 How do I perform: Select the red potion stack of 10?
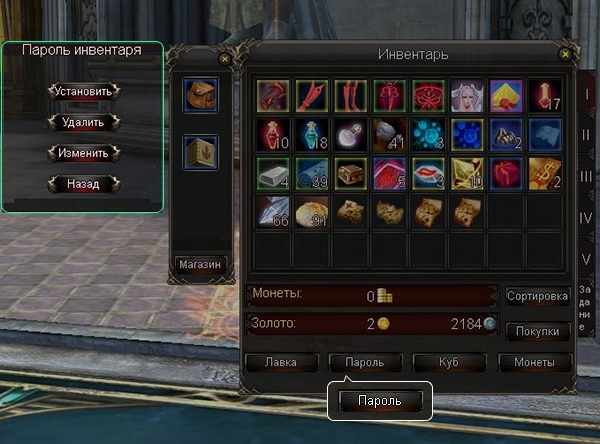(x=273, y=134)
